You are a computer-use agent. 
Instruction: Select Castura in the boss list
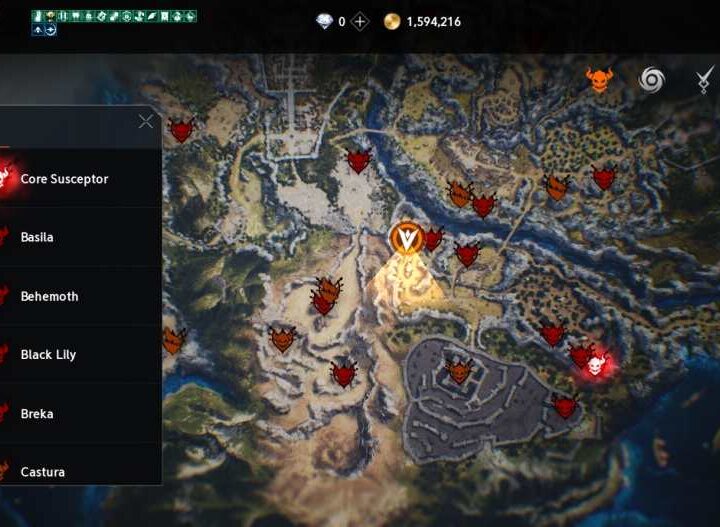click(42, 471)
